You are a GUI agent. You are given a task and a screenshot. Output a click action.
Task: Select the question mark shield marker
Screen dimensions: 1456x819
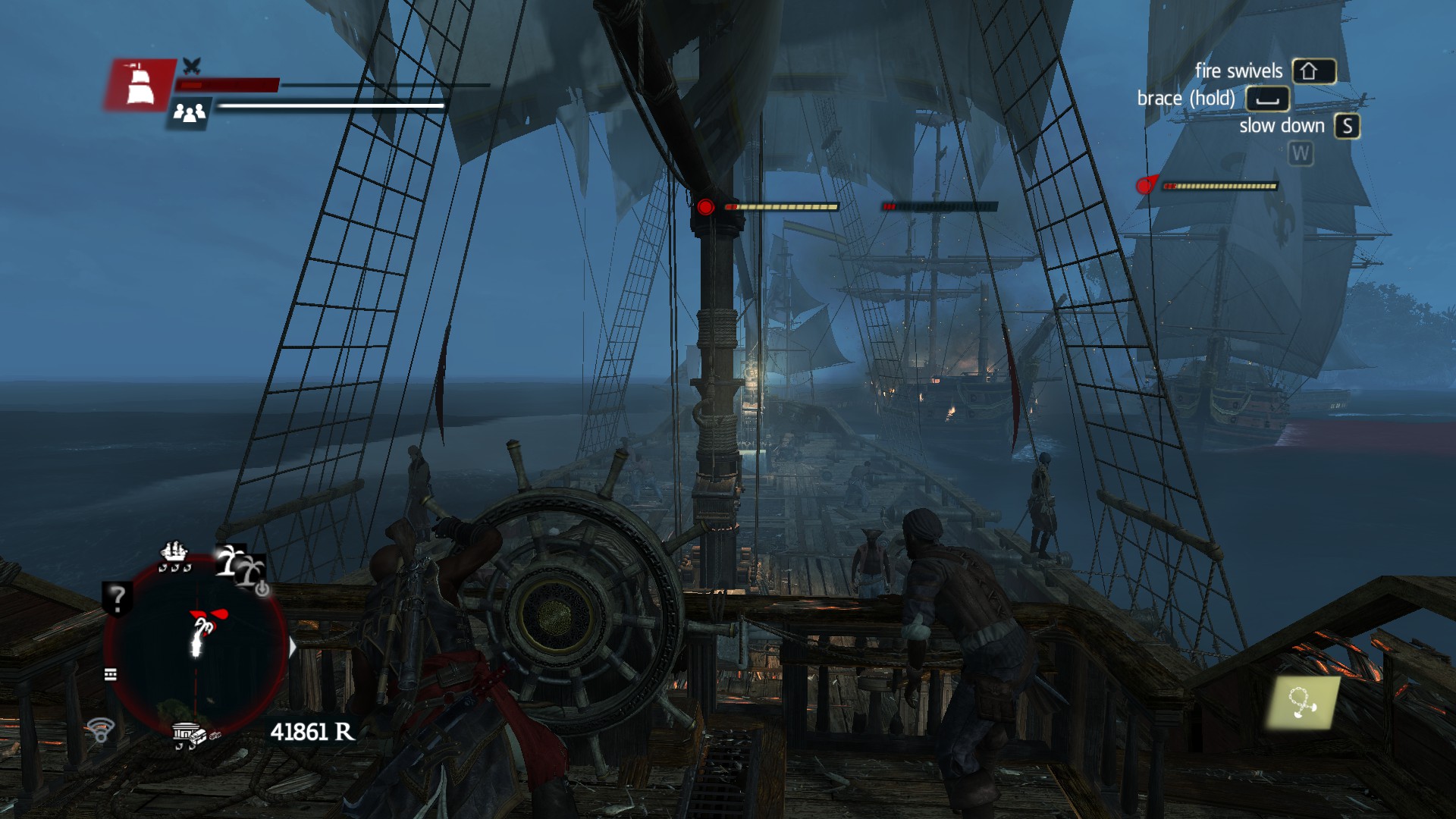[118, 598]
